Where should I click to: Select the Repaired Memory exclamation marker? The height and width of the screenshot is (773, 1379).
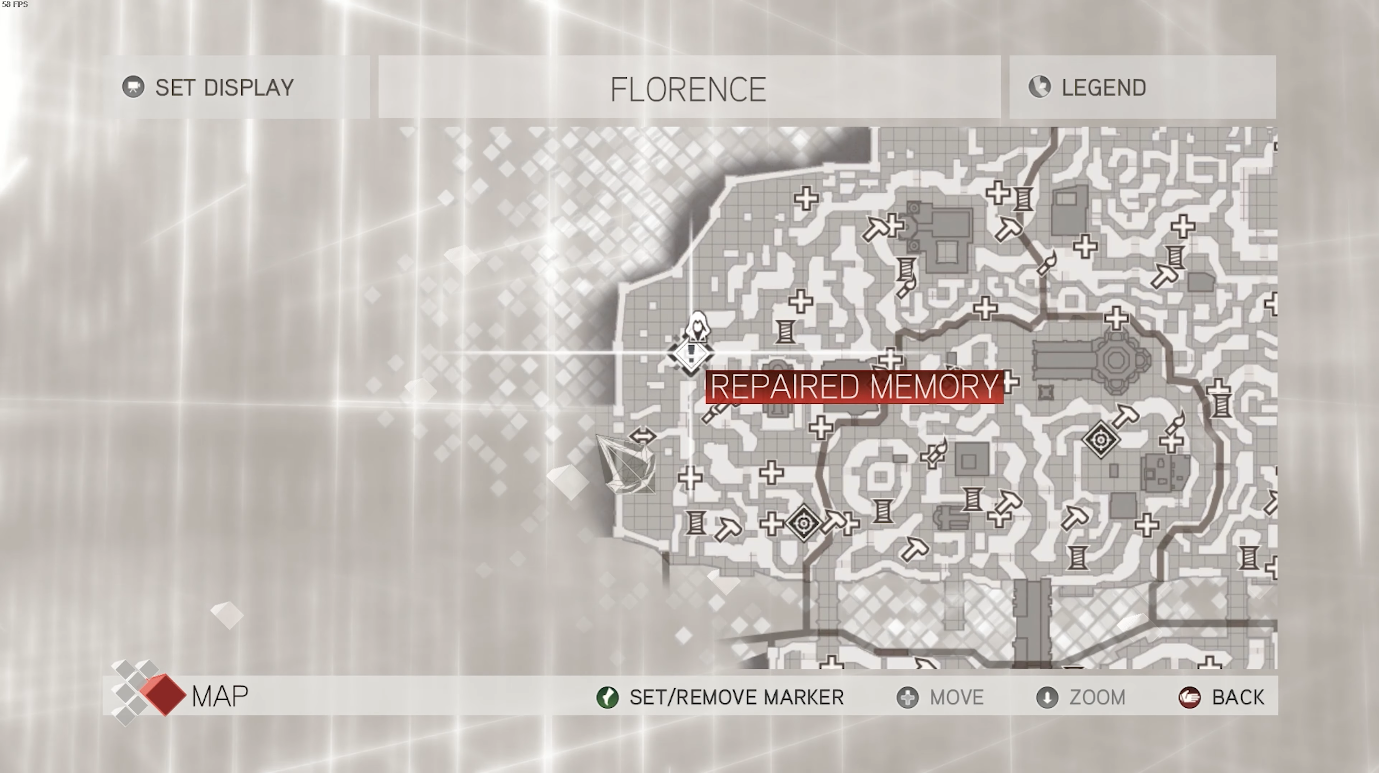pyautogui.click(x=690, y=354)
